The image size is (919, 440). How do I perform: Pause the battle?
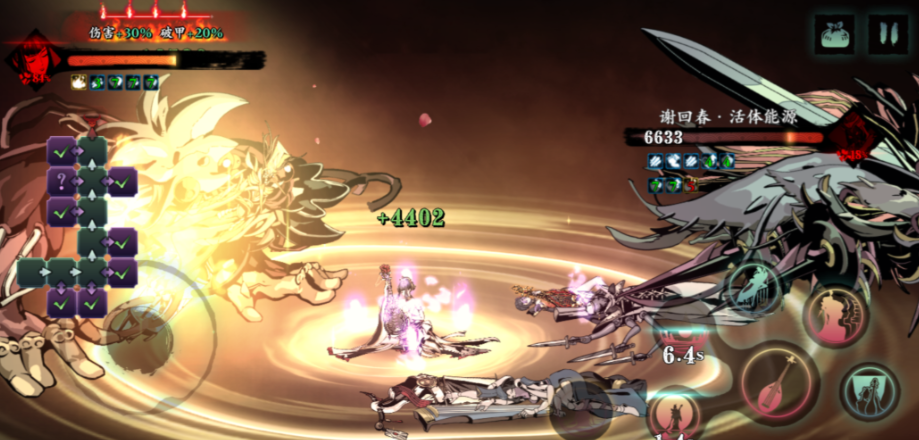pyautogui.click(x=888, y=33)
